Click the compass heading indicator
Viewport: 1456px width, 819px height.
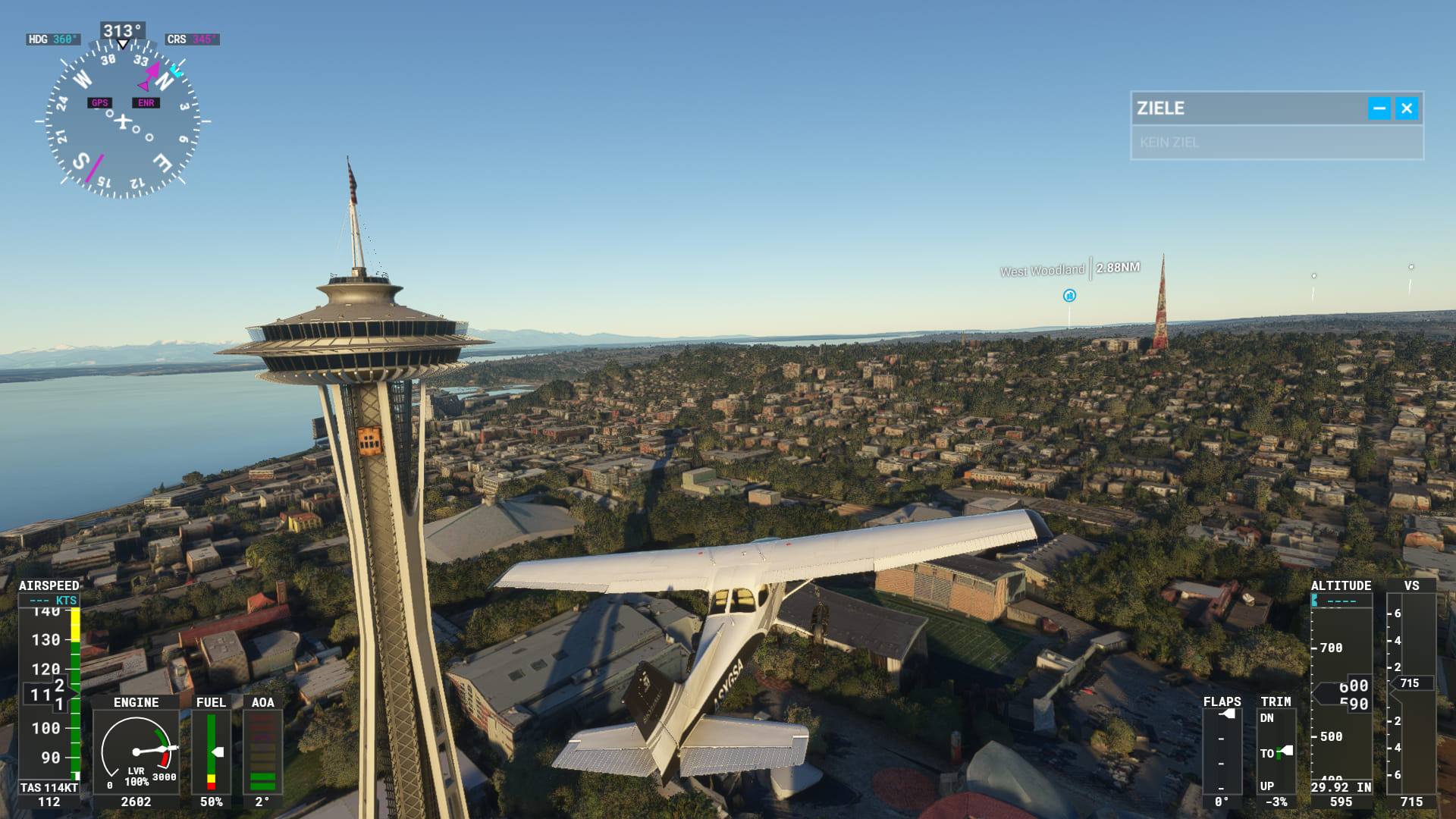pos(123,121)
